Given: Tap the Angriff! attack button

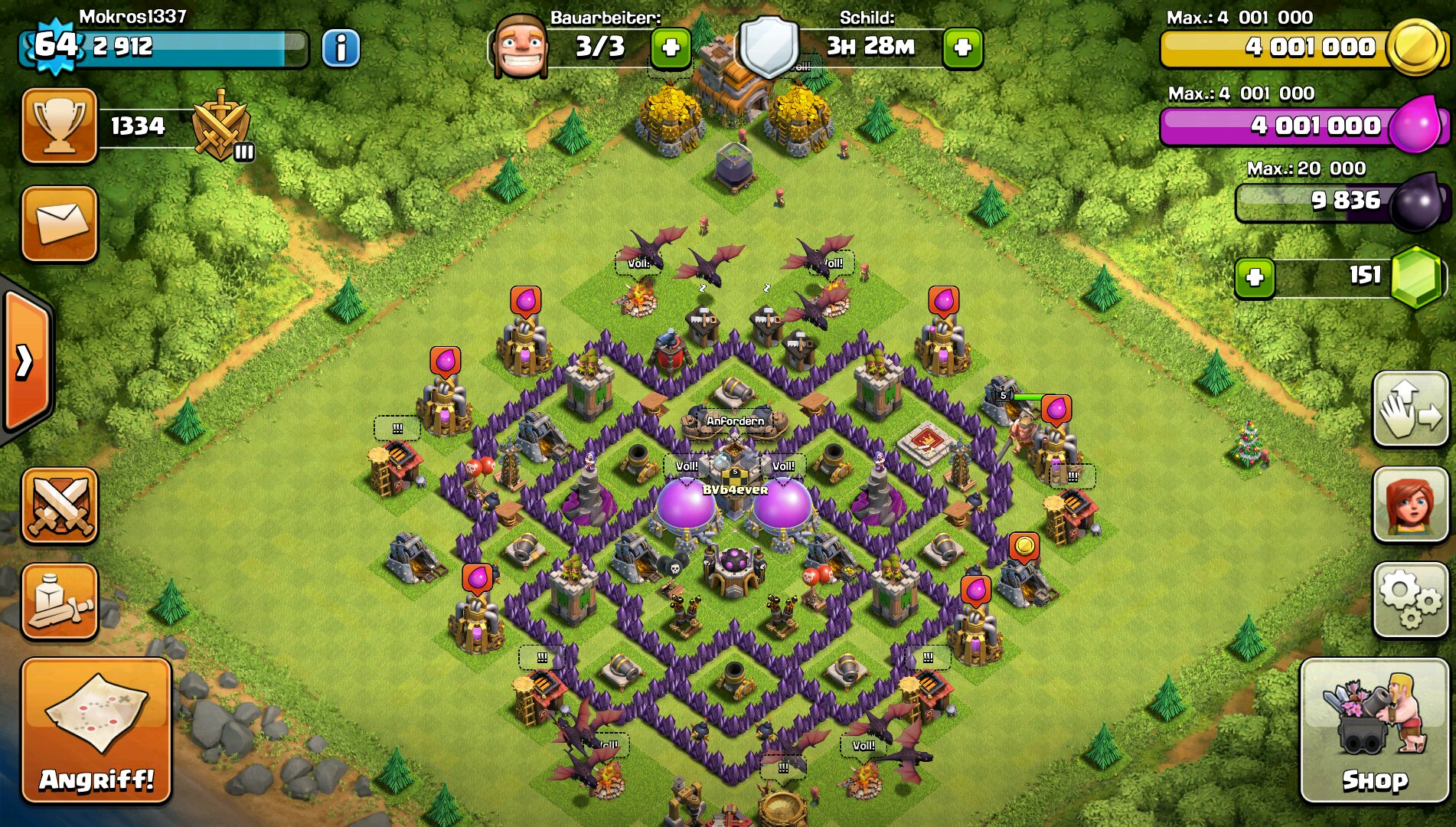Looking at the screenshot, I should pyautogui.click(x=96, y=730).
